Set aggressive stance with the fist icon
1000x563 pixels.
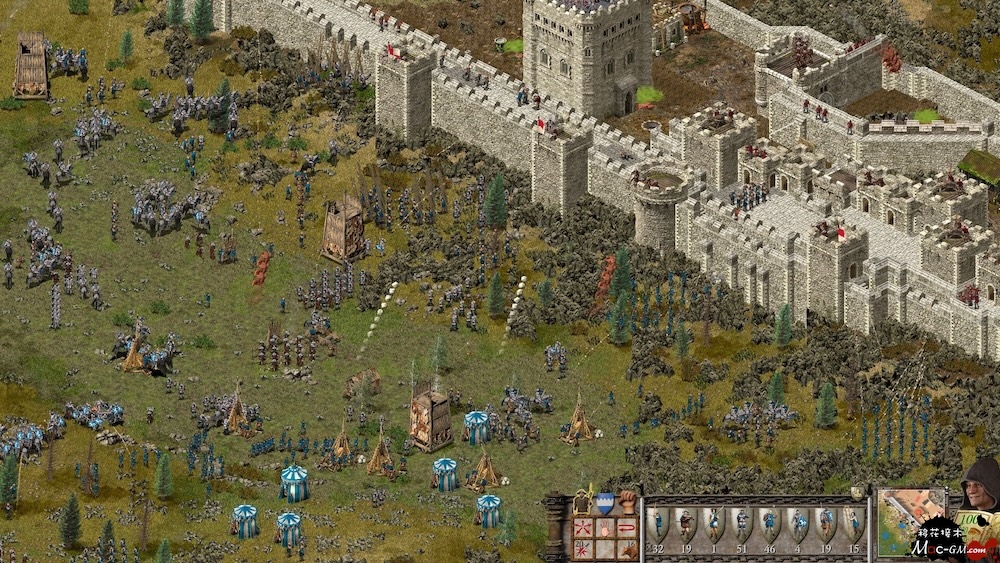click(x=627, y=503)
